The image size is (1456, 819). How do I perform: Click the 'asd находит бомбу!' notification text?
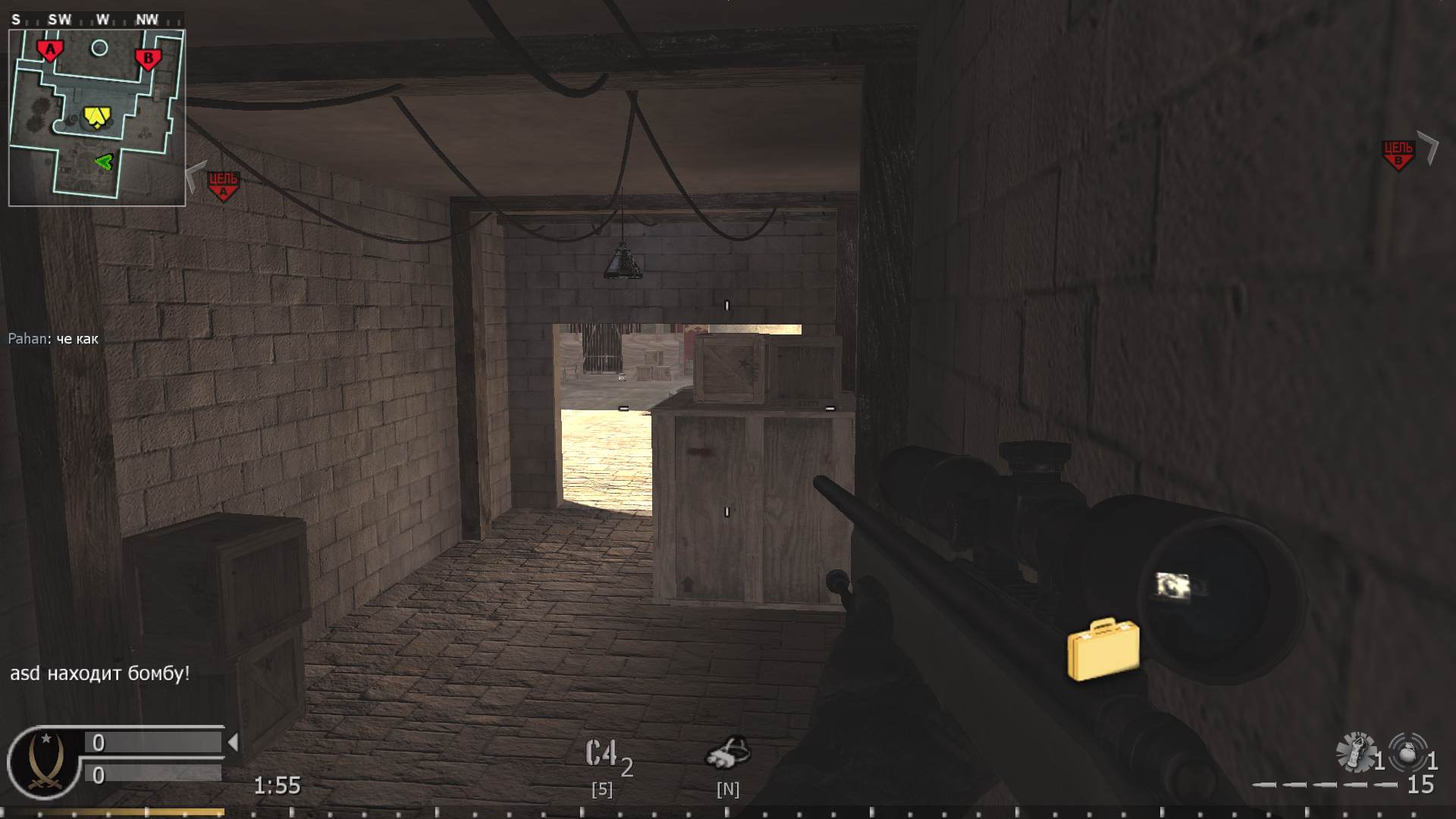pyautogui.click(x=99, y=671)
